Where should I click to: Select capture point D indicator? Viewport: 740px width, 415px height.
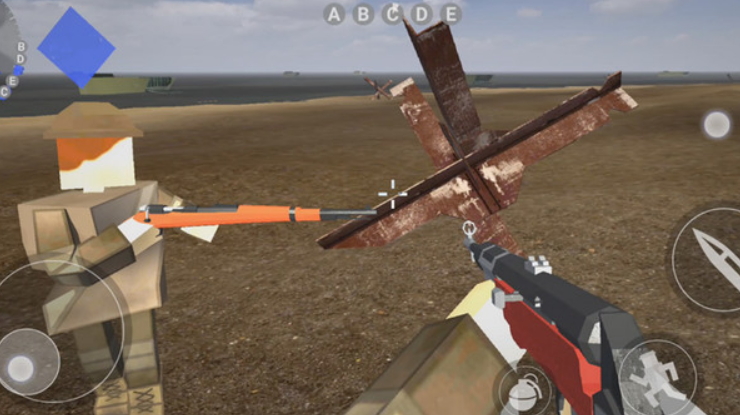(422, 14)
